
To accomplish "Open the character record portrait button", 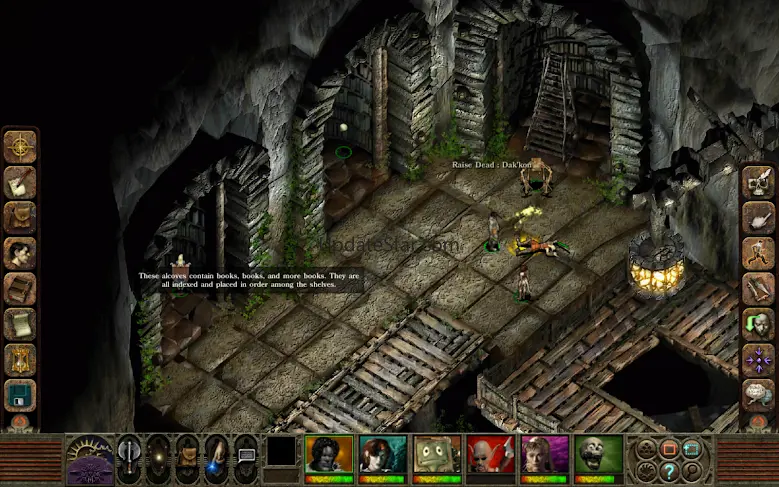I will click(19, 253).
